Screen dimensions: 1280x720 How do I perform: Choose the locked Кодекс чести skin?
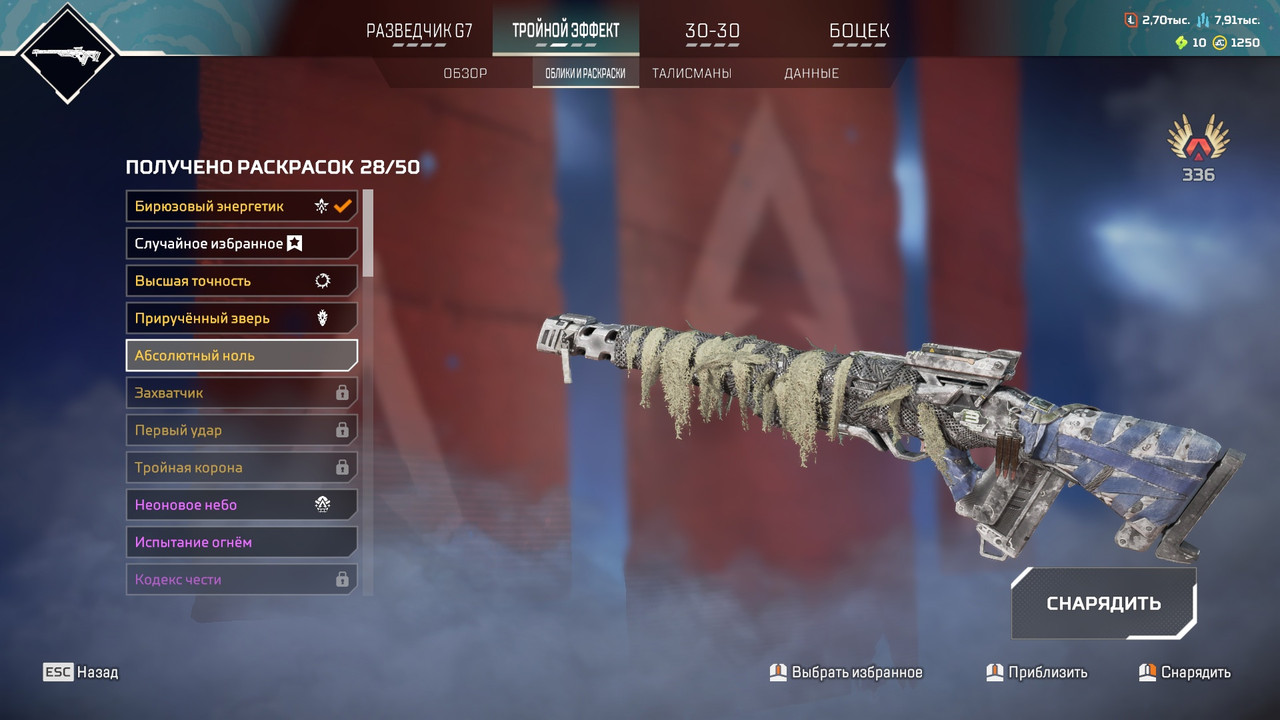[x=241, y=579]
